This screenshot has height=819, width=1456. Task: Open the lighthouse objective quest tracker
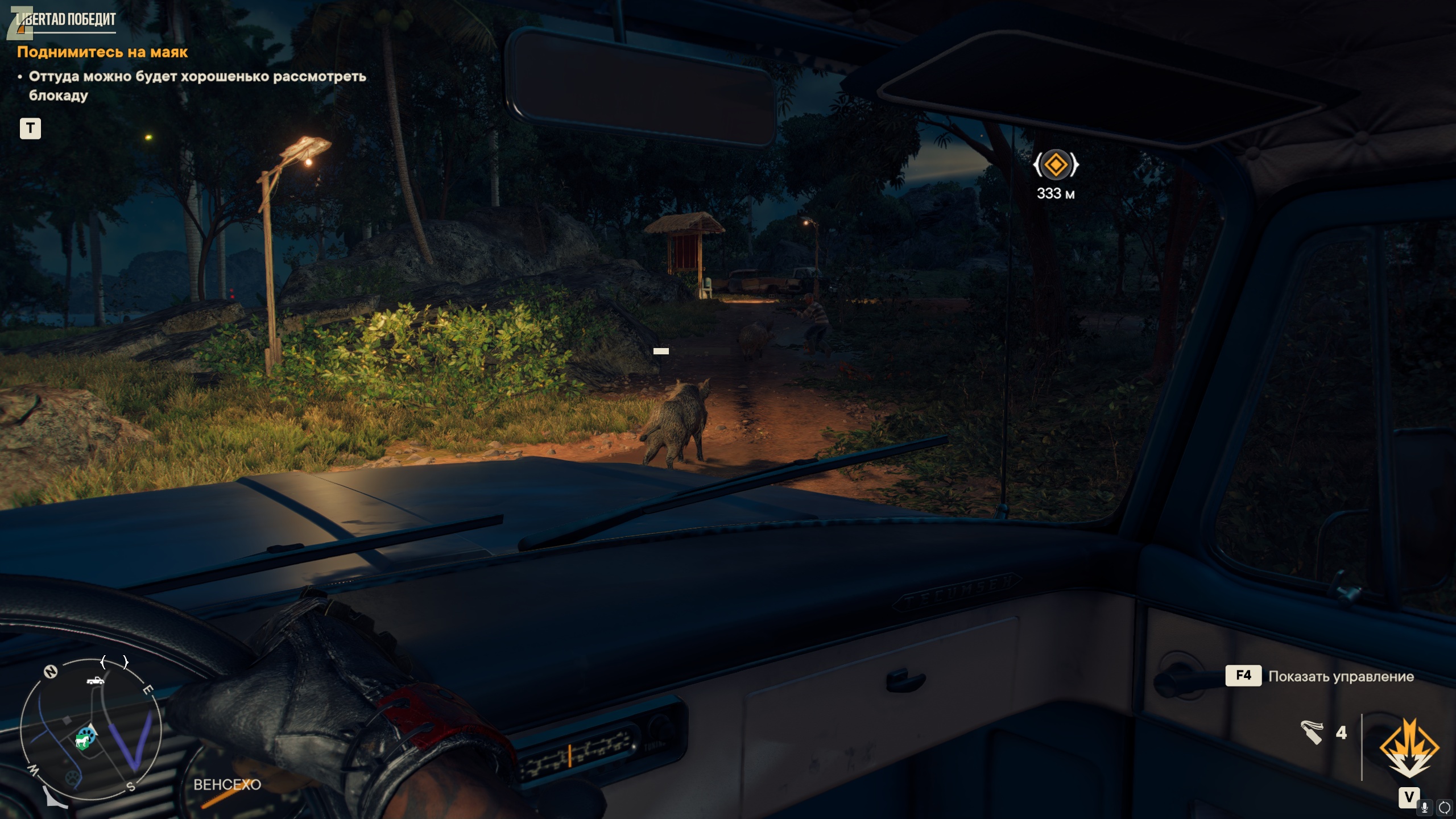click(102, 52)
